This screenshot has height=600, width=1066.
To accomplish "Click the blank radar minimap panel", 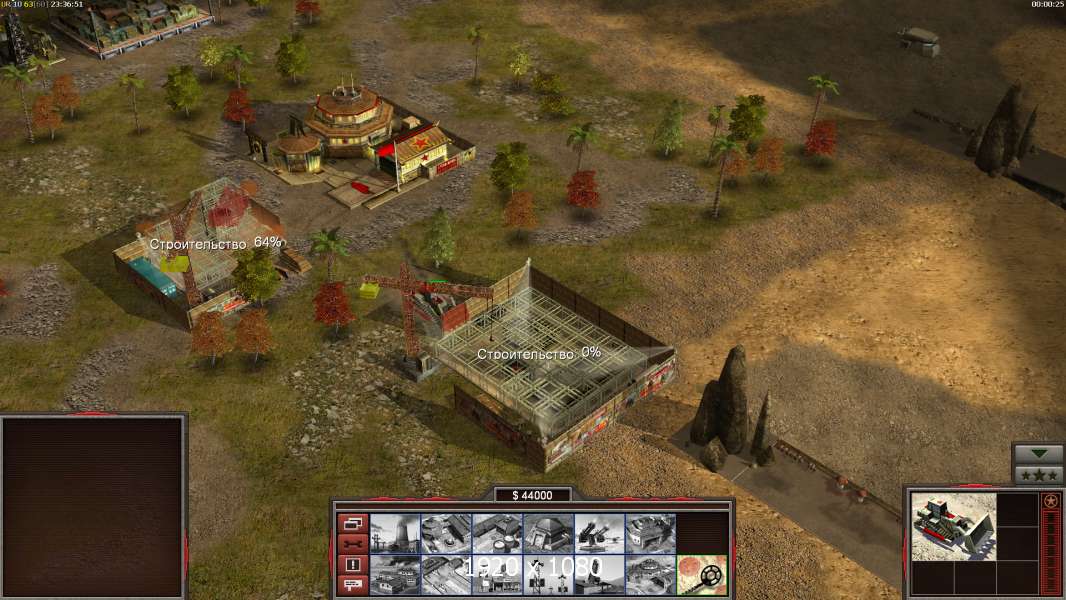I will click(94, 505).
